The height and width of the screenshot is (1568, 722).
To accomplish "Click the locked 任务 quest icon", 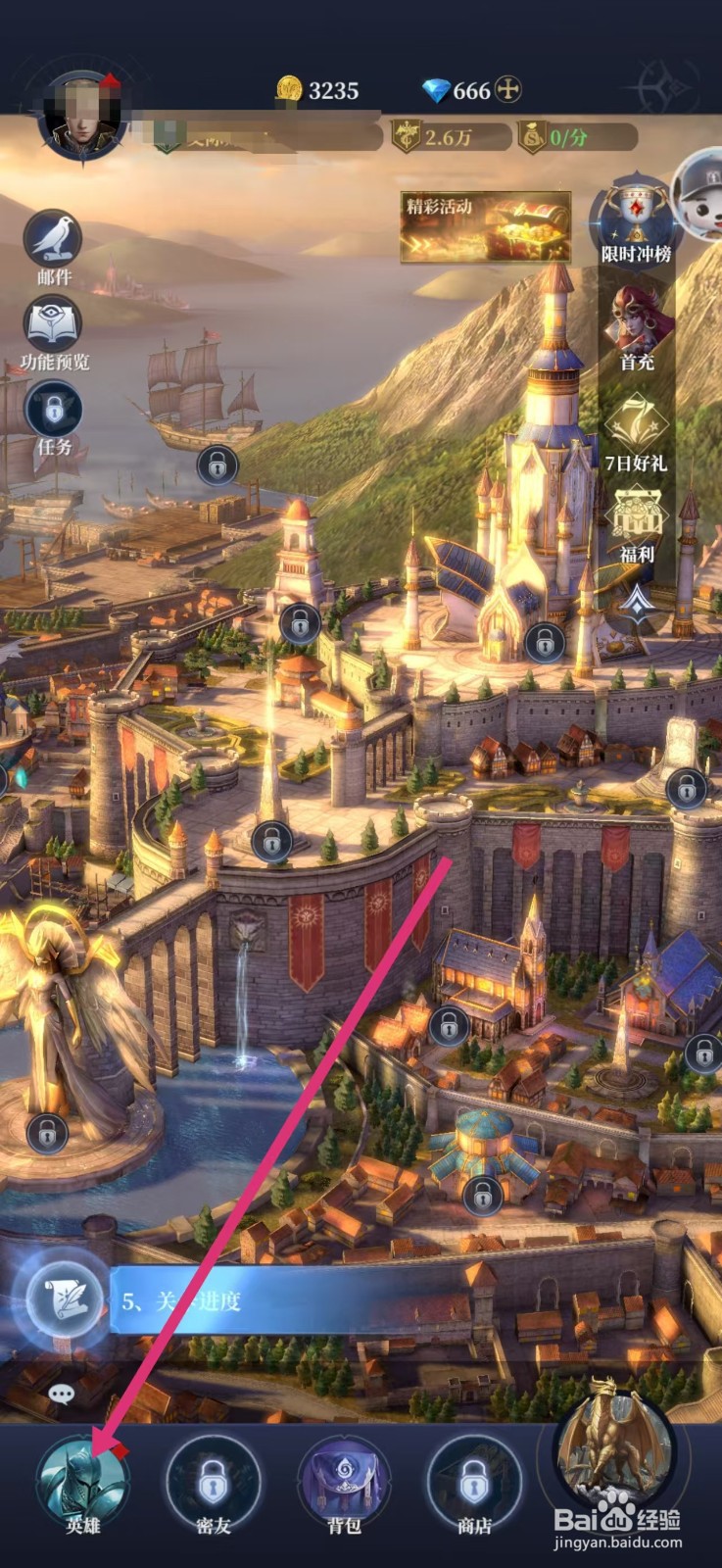I will (x=54, y=410).
